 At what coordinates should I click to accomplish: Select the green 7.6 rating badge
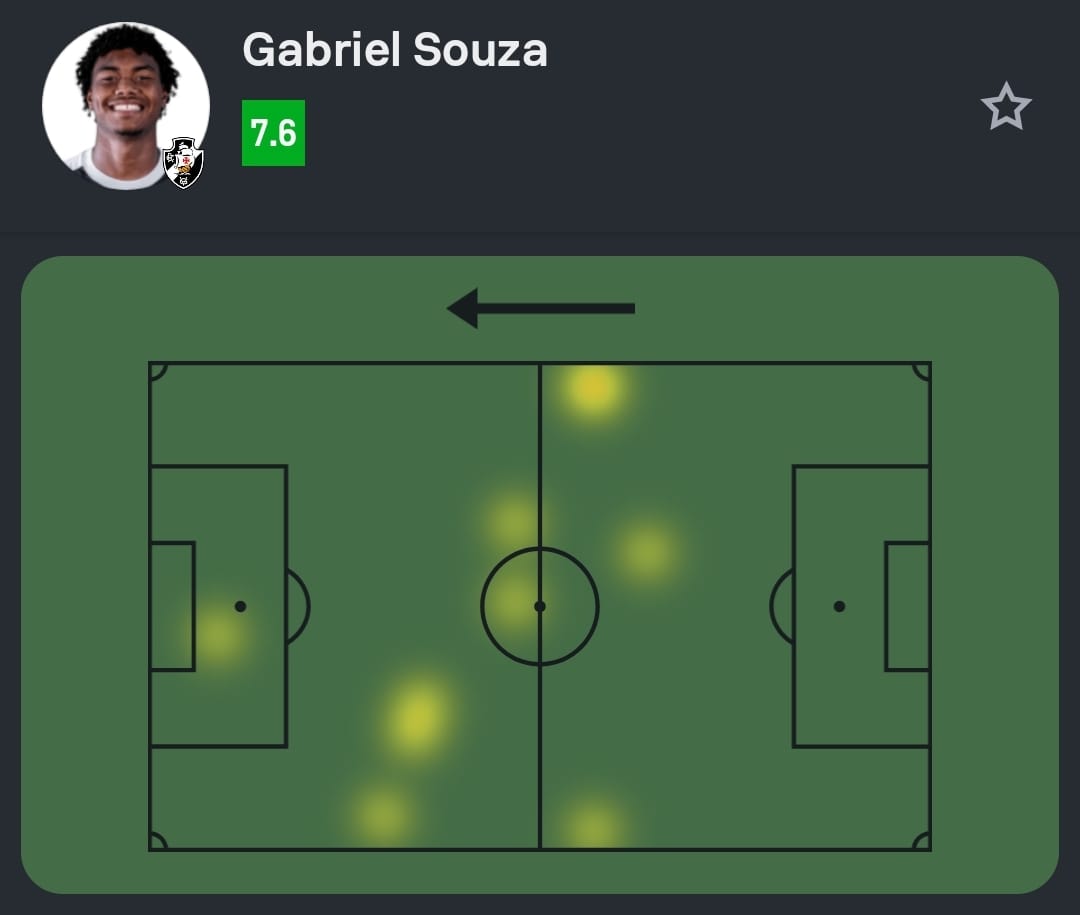coord(273,133)
